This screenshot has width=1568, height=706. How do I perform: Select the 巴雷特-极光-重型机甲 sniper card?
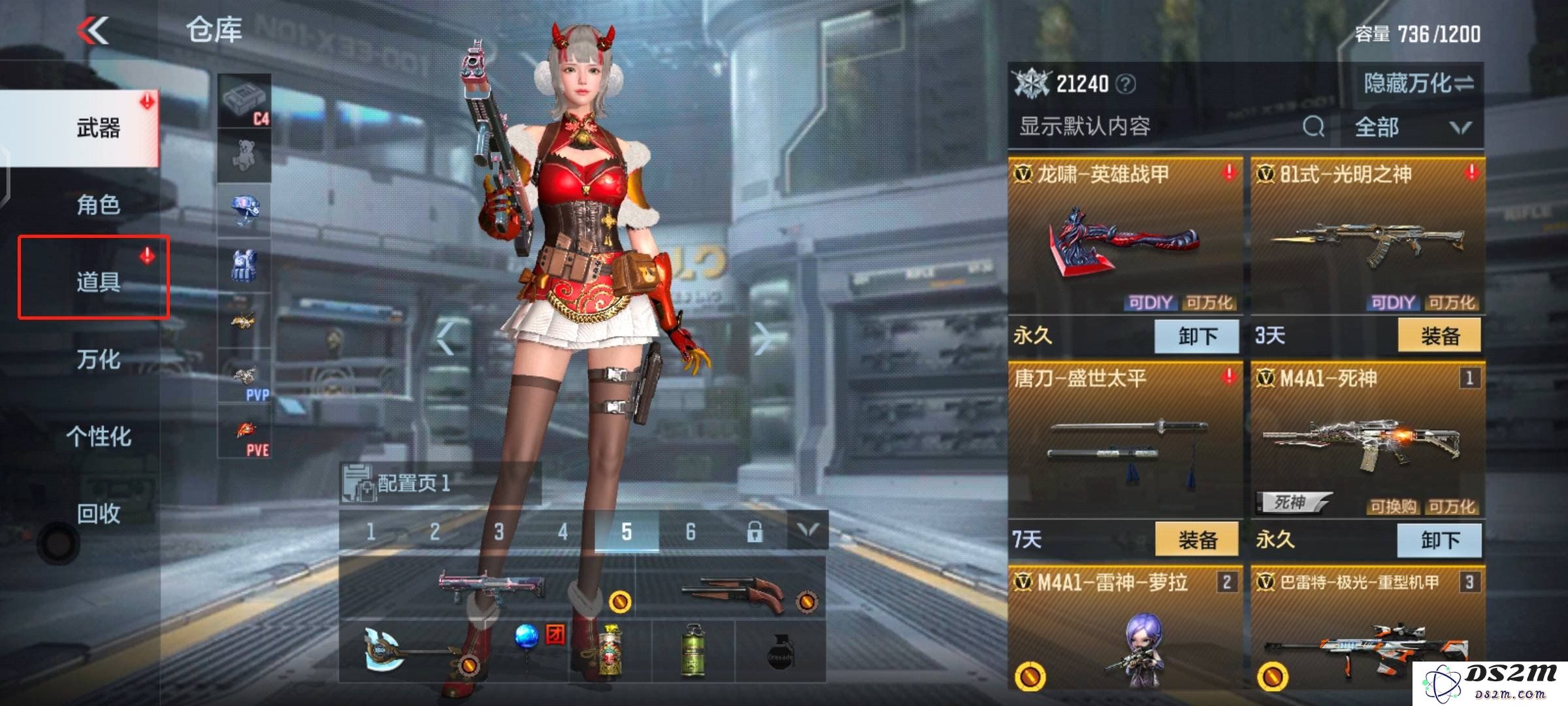point(1367,628)
